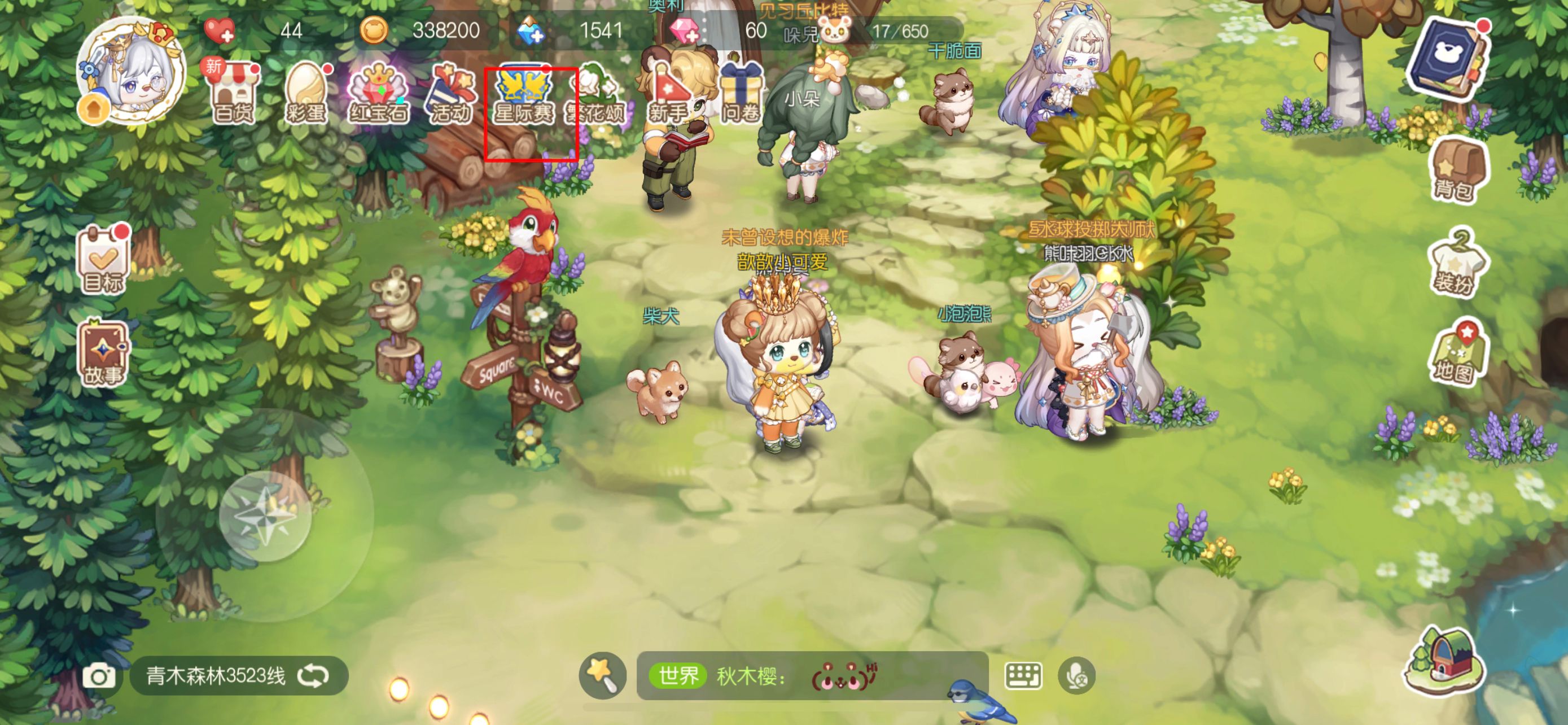Open the 活动 events menu
The height and width of the screenshot is (725, 1568).
[450, 94]
